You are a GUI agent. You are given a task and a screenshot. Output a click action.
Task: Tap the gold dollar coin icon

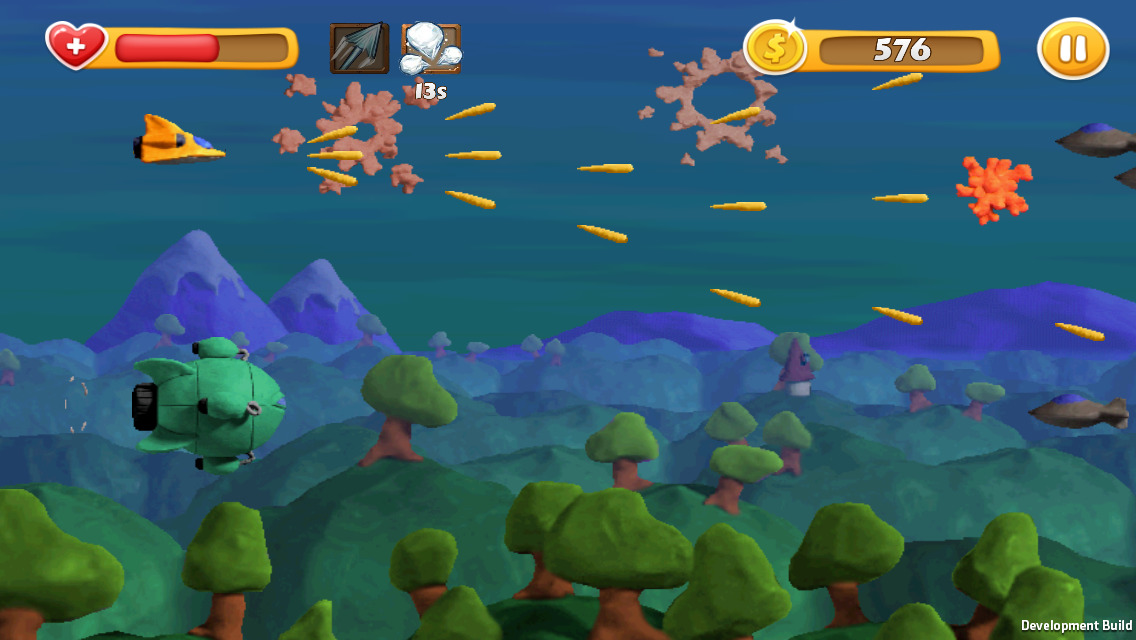click(775, 48)
